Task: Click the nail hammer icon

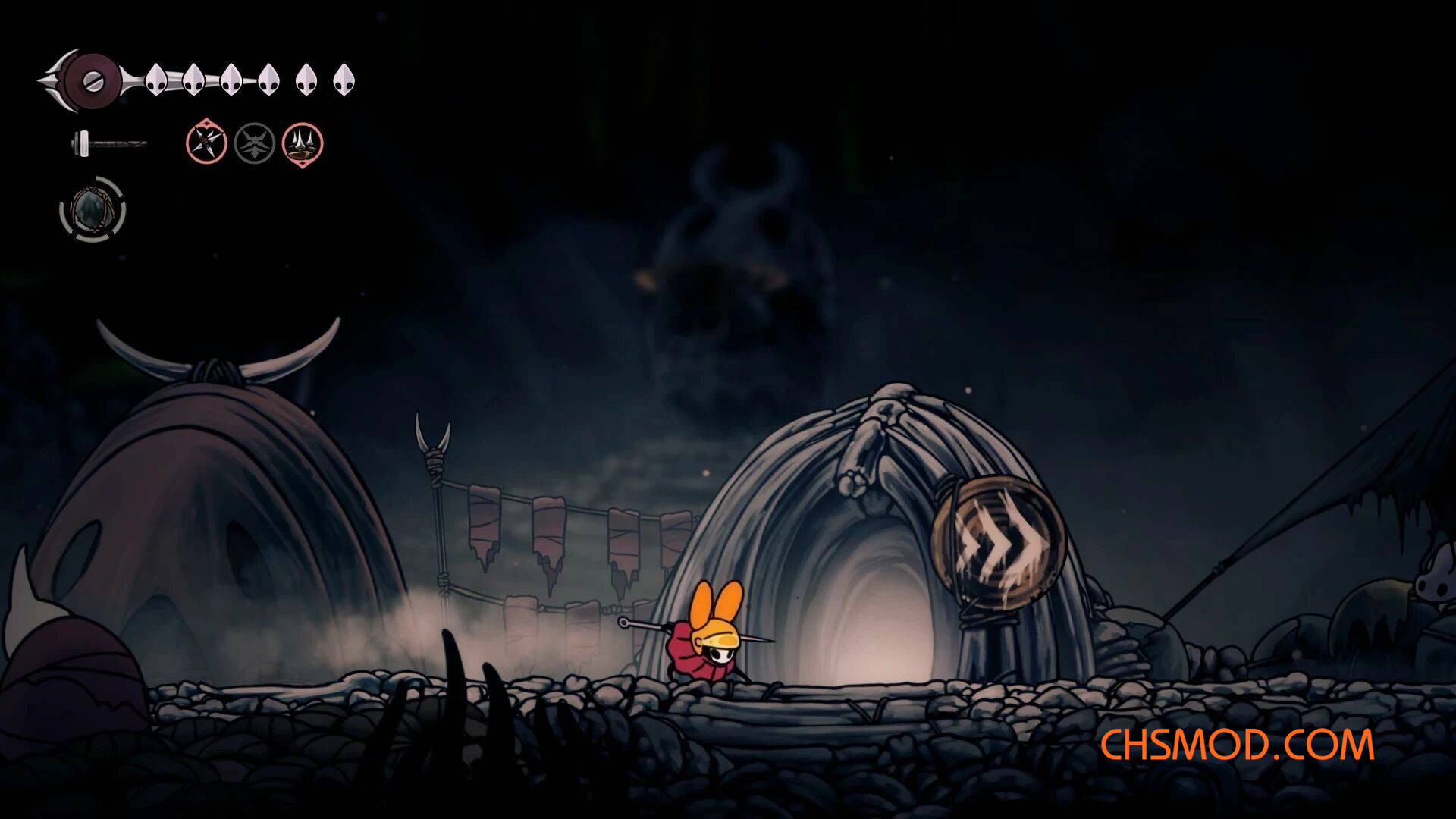Action: [x=108, y=143]
